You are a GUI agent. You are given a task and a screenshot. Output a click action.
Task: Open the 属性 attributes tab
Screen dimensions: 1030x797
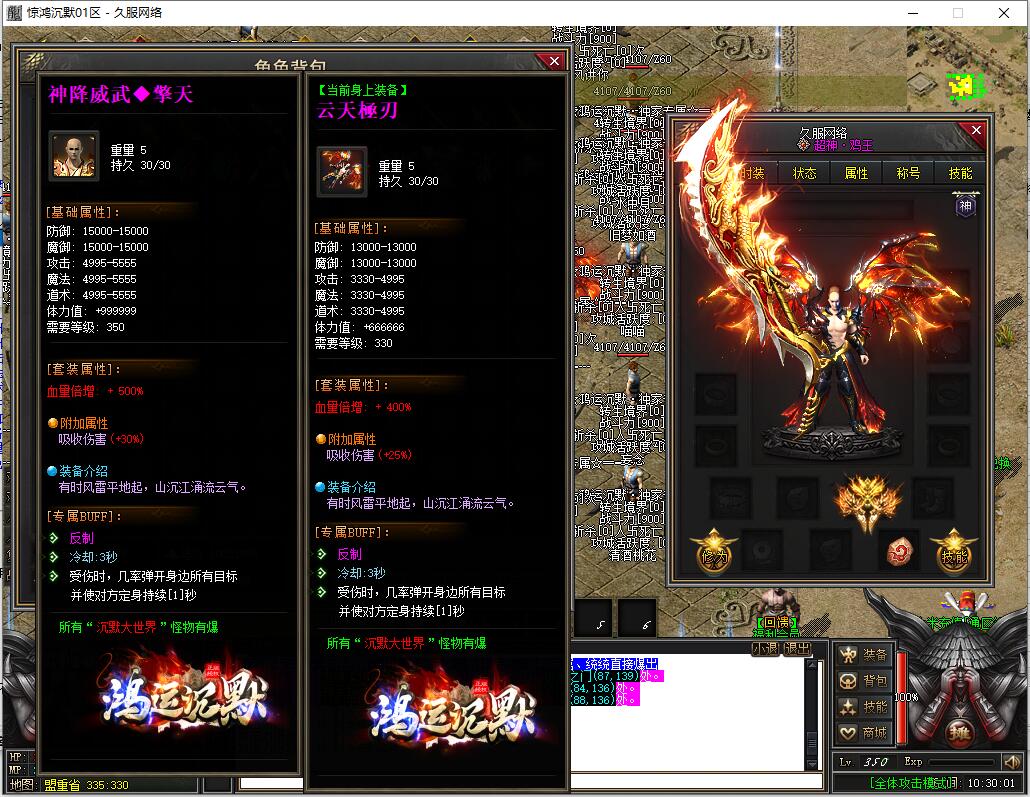click(856, 173)
